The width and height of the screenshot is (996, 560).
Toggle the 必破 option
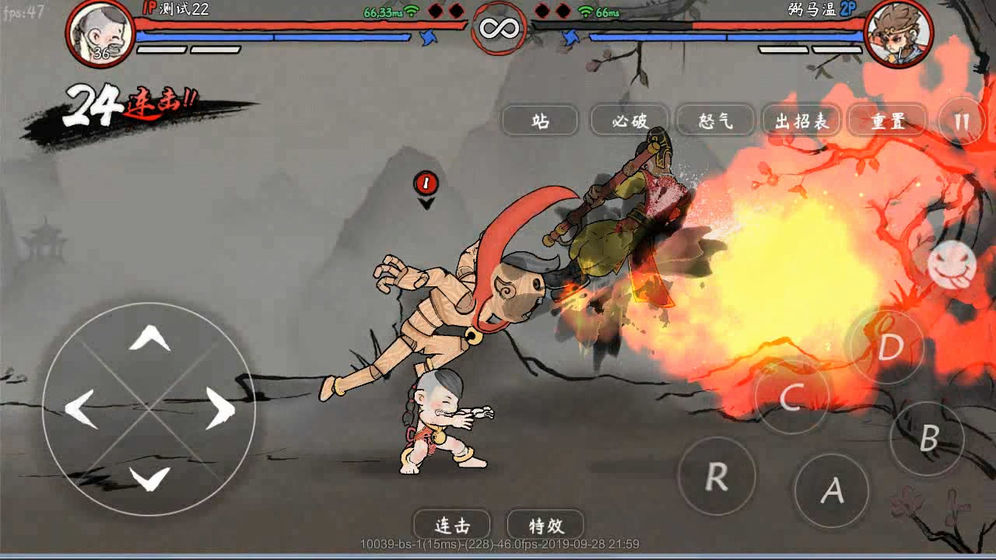click(x=627, y=121)
